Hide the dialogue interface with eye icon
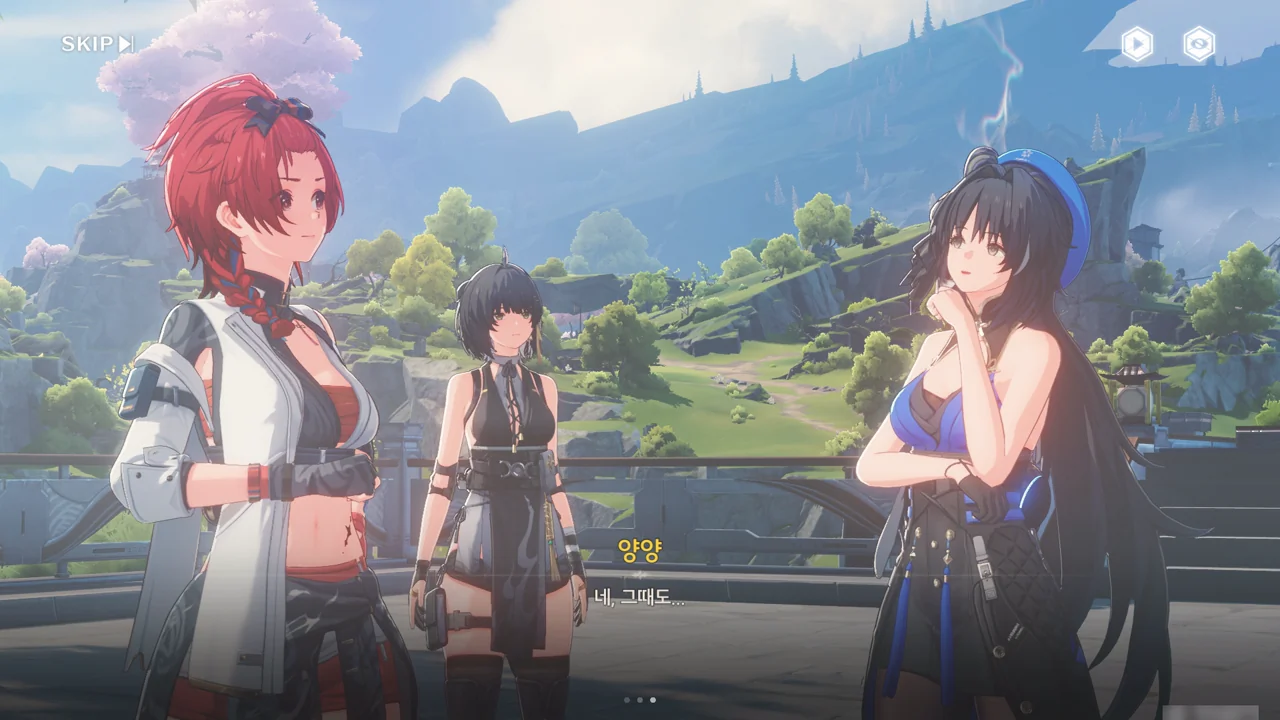 pyautogui.click(x=1199, y=44)
